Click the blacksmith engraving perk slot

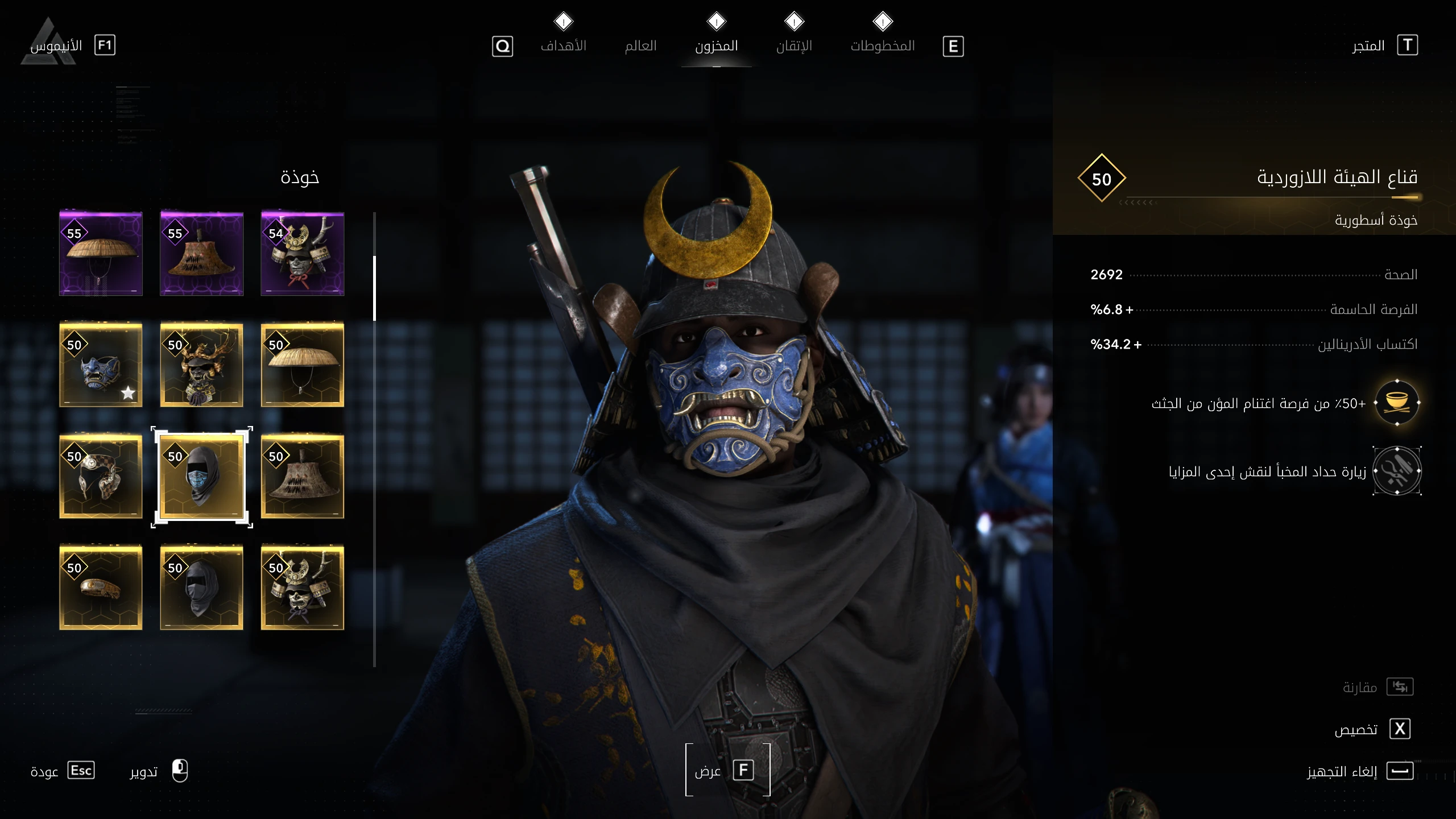pyautogui.click(x=1397, y=471)
